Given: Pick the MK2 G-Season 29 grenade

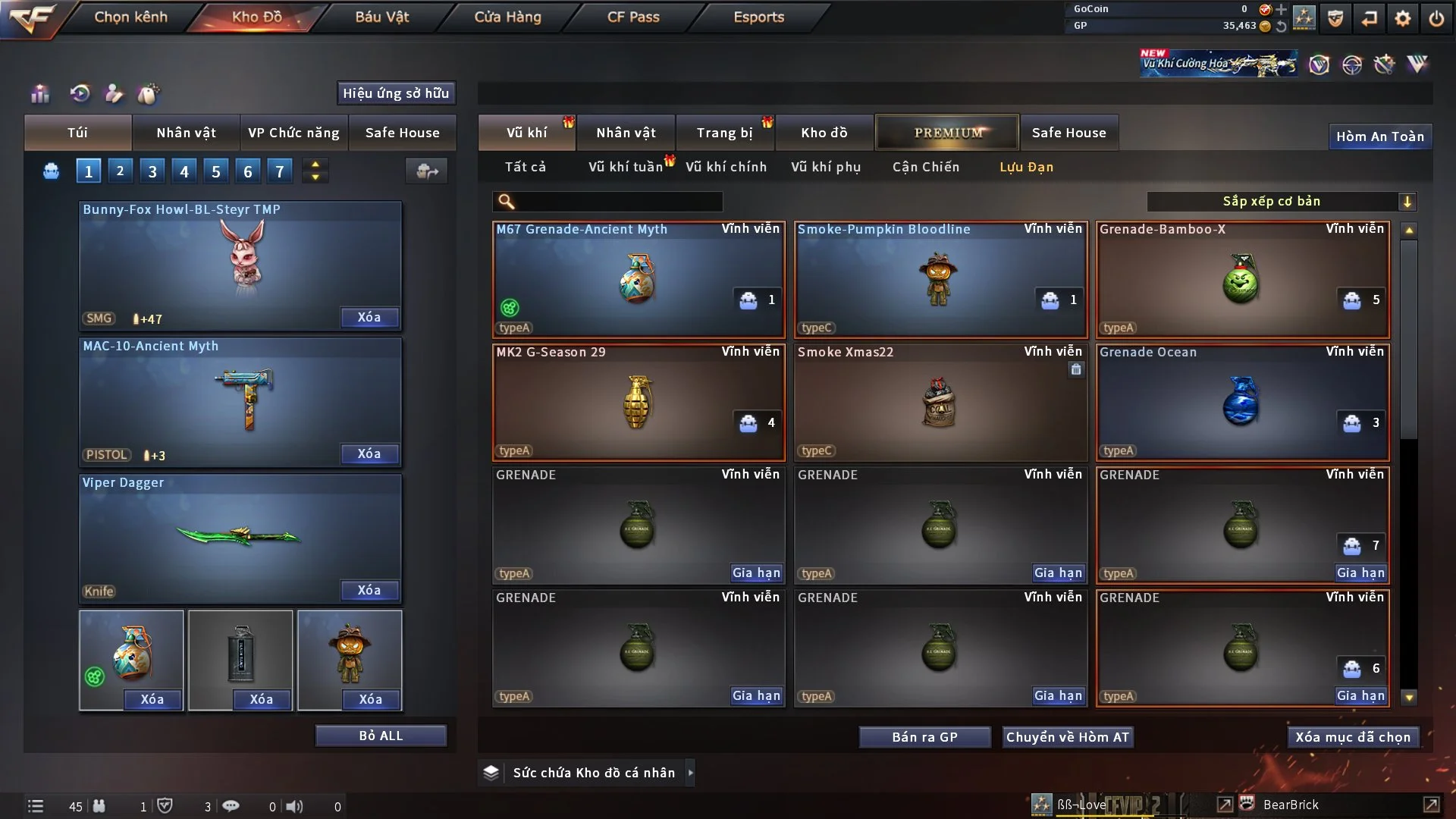Looking at the screenshot, I should pos(638,402).
